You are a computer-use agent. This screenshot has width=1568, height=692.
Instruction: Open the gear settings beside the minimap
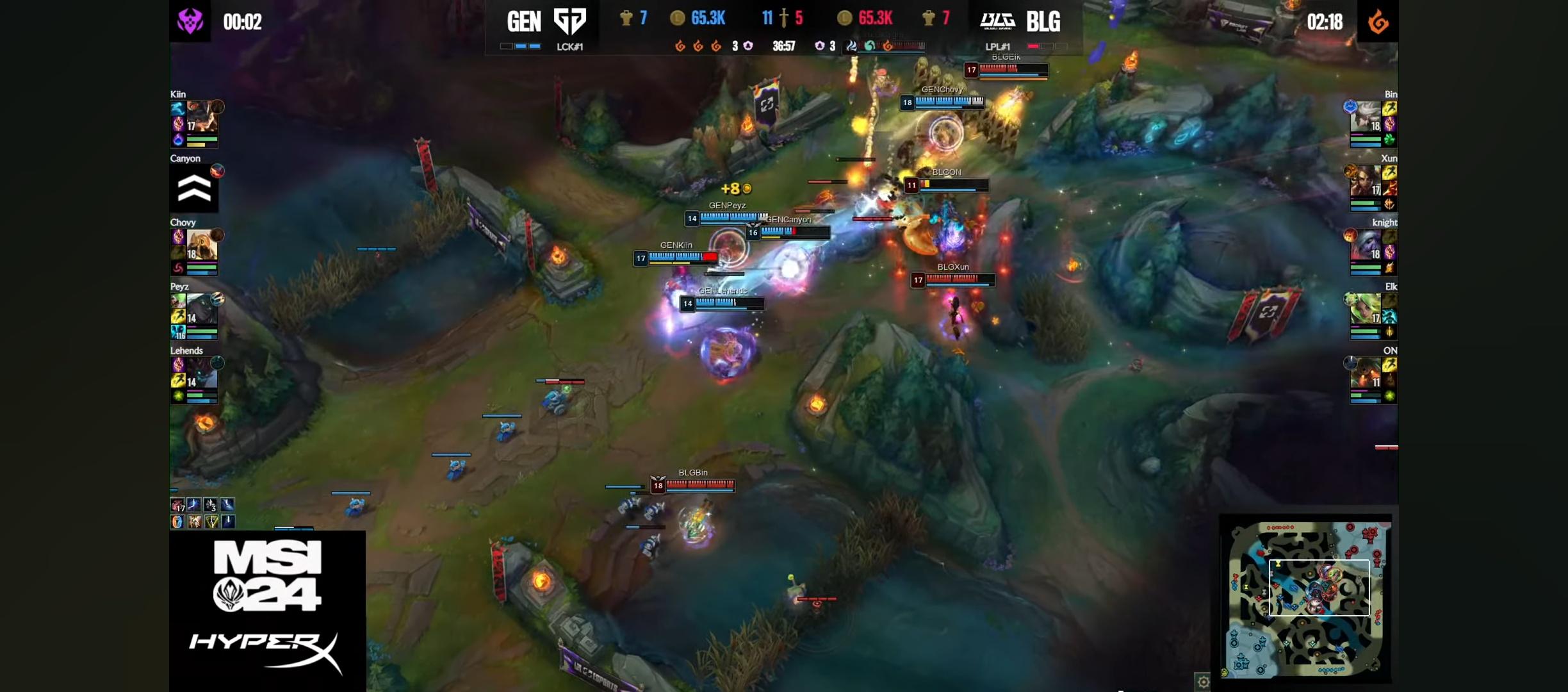[x=1203, y=682]
